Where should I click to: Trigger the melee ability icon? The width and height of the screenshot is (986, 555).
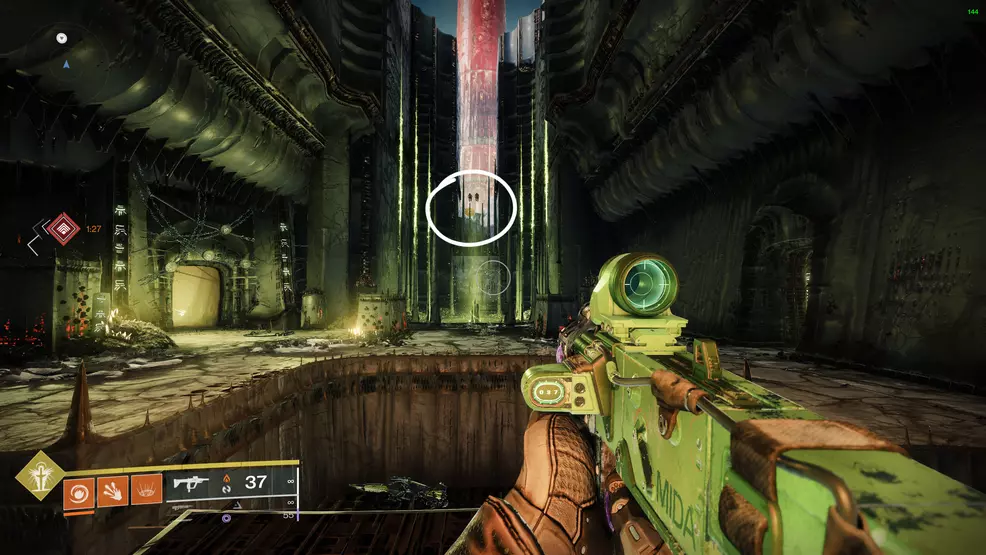112,490
